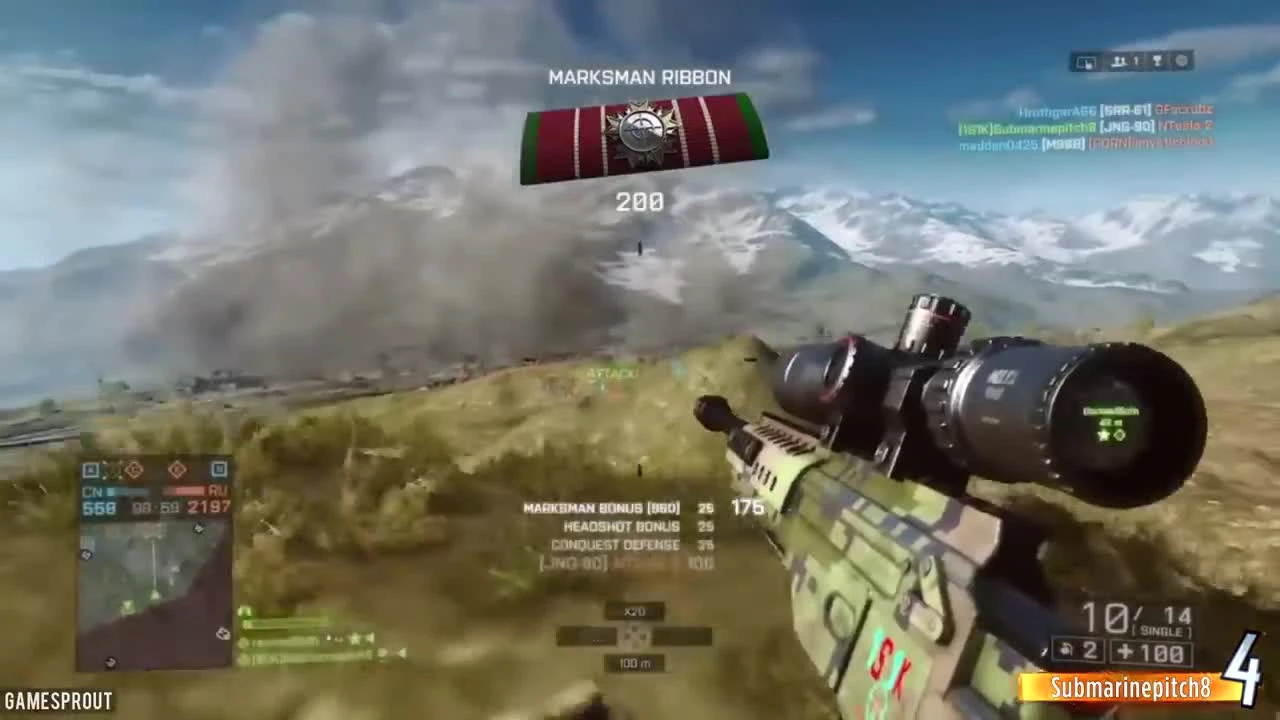Click the contested flag diamond above the minimap

coord(133,470)
